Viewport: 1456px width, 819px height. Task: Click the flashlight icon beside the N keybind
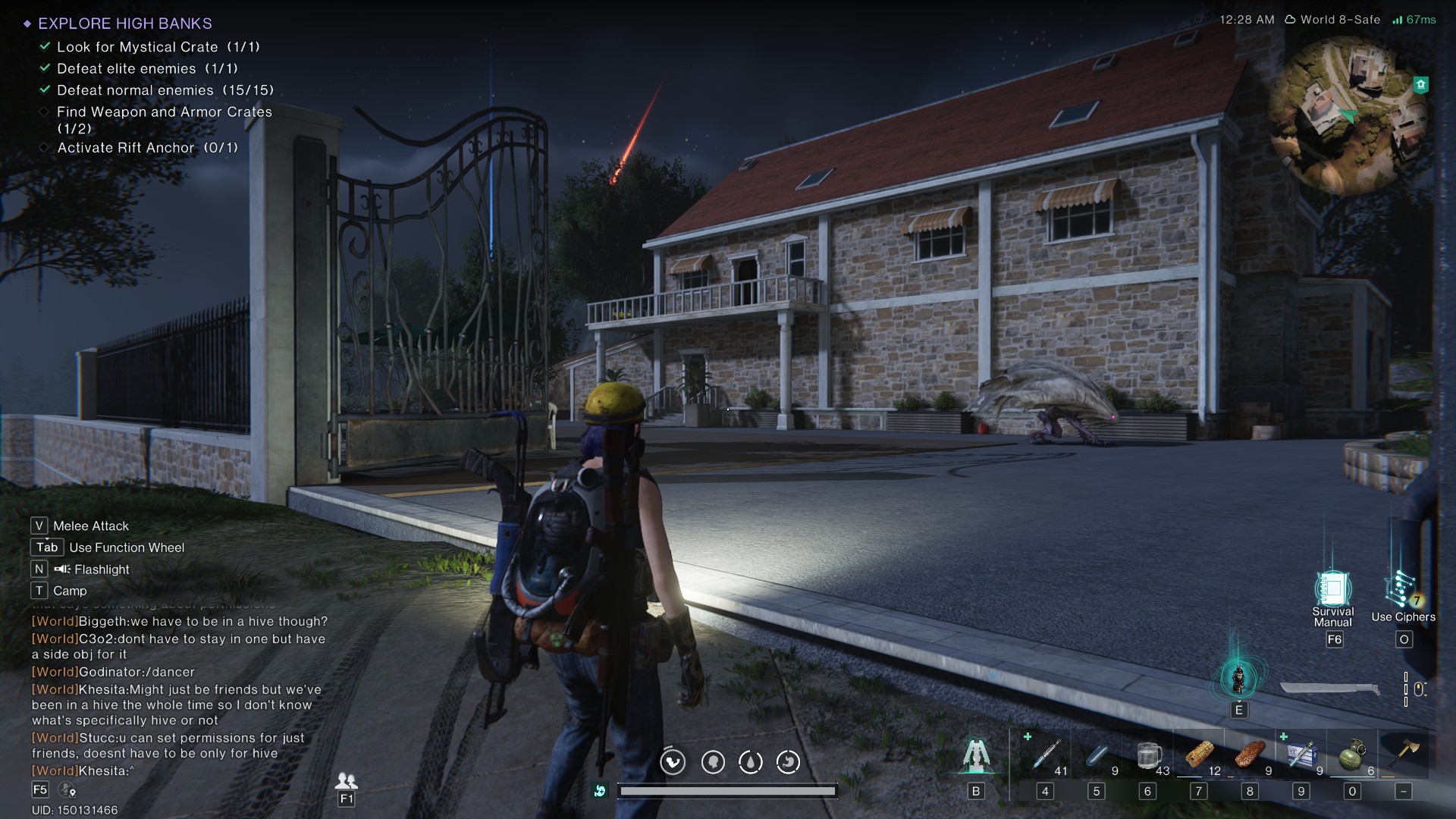[x=61, y=569]
